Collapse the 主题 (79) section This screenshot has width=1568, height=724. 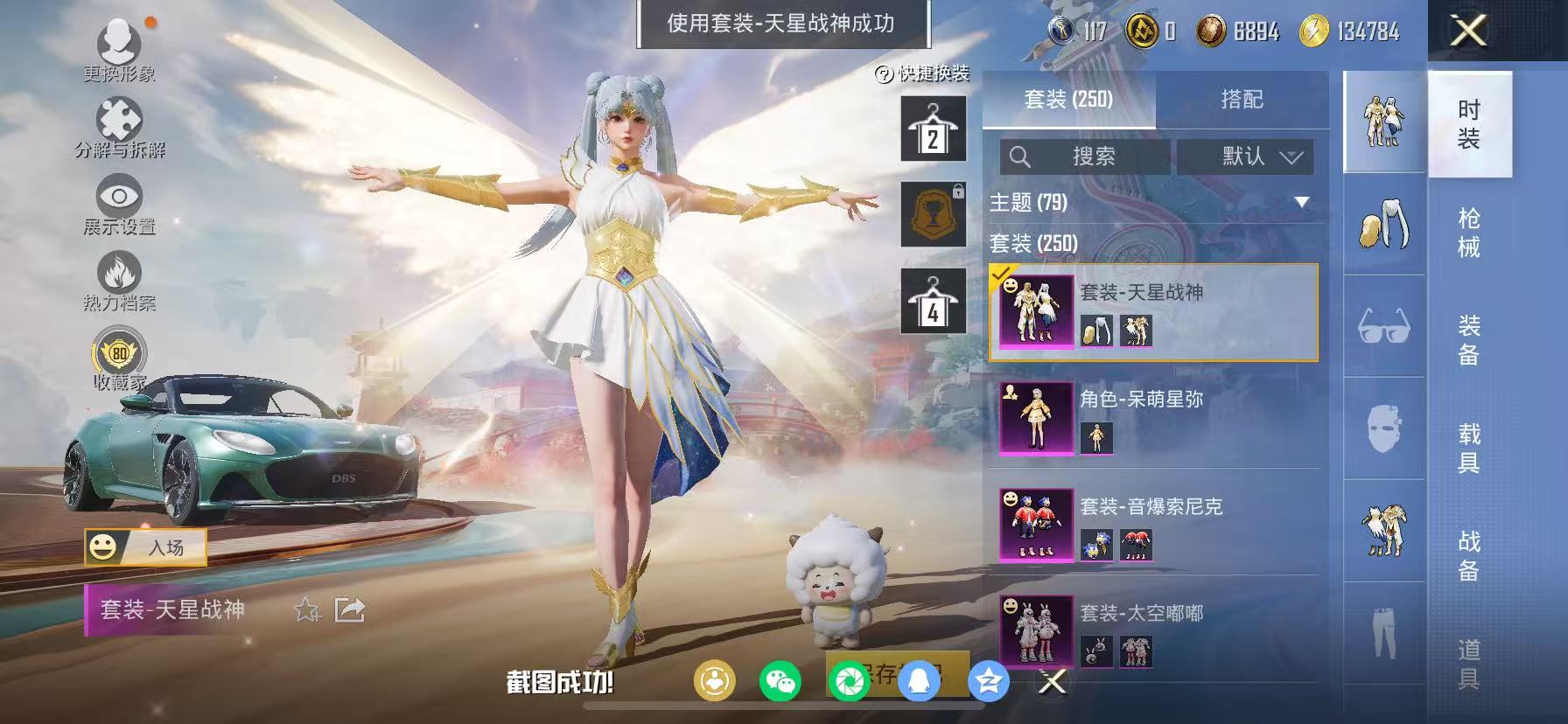[1304, 200]
